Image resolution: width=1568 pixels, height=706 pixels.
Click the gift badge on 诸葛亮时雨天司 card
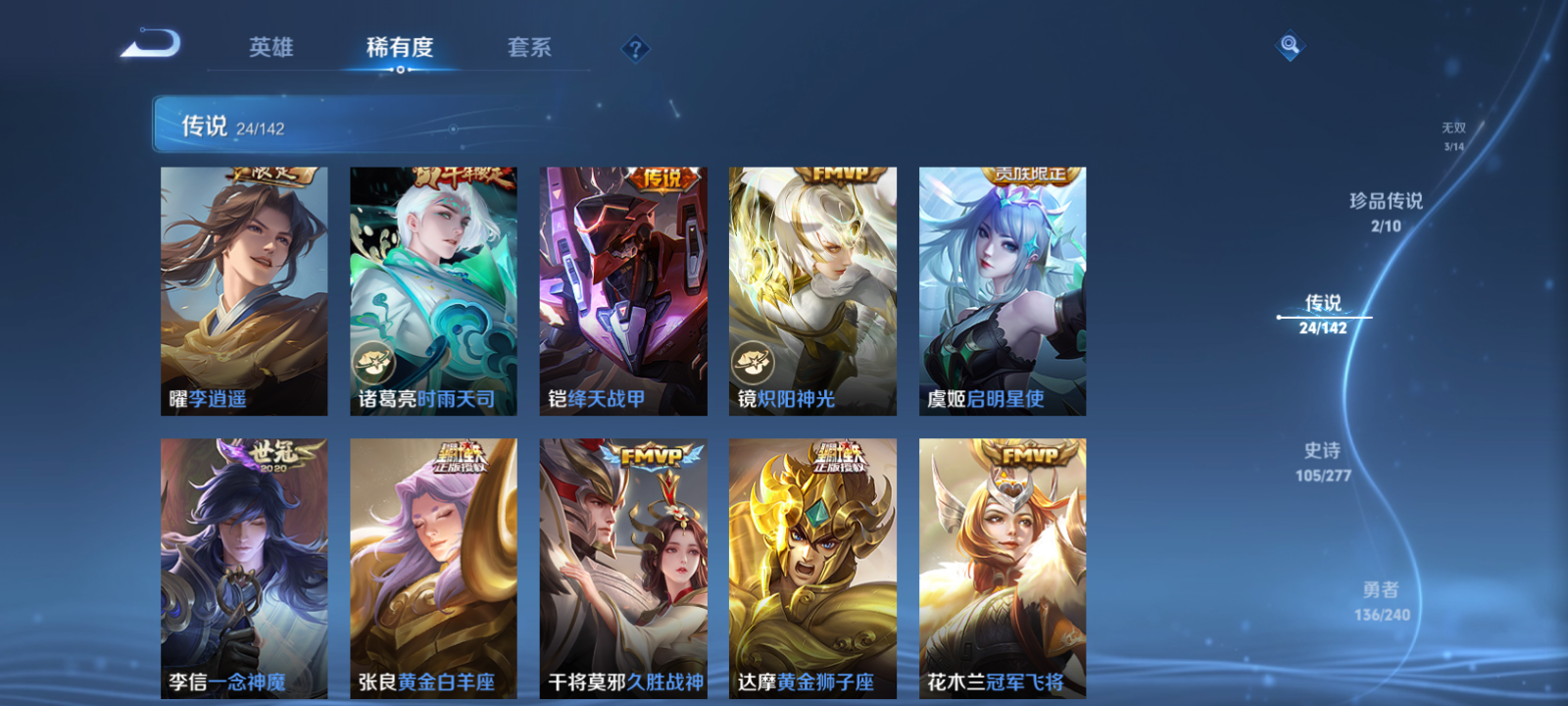(x=375, y=364)
